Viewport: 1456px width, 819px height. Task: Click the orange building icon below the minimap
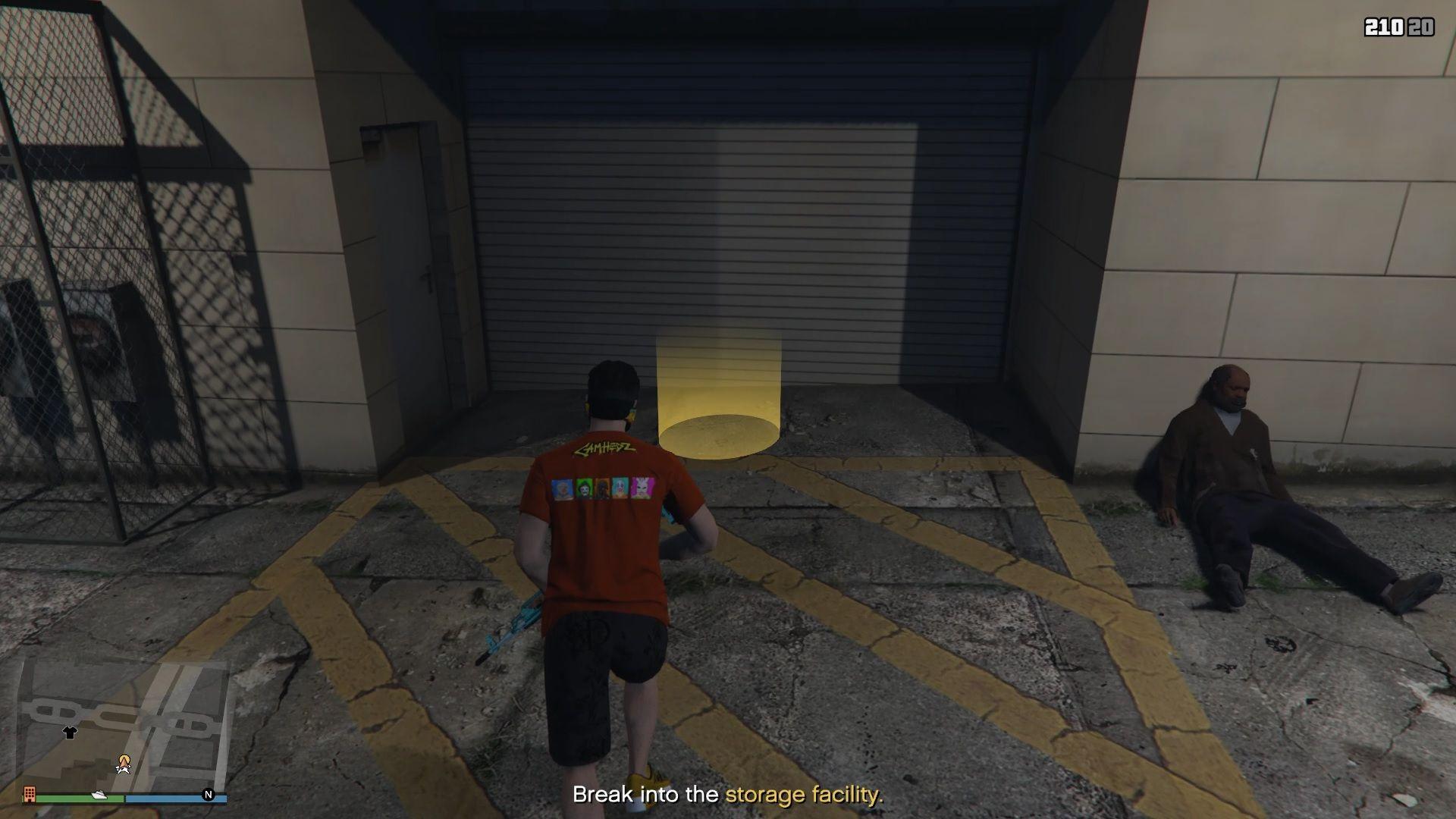pyautogui.click(x=30, y=794)
